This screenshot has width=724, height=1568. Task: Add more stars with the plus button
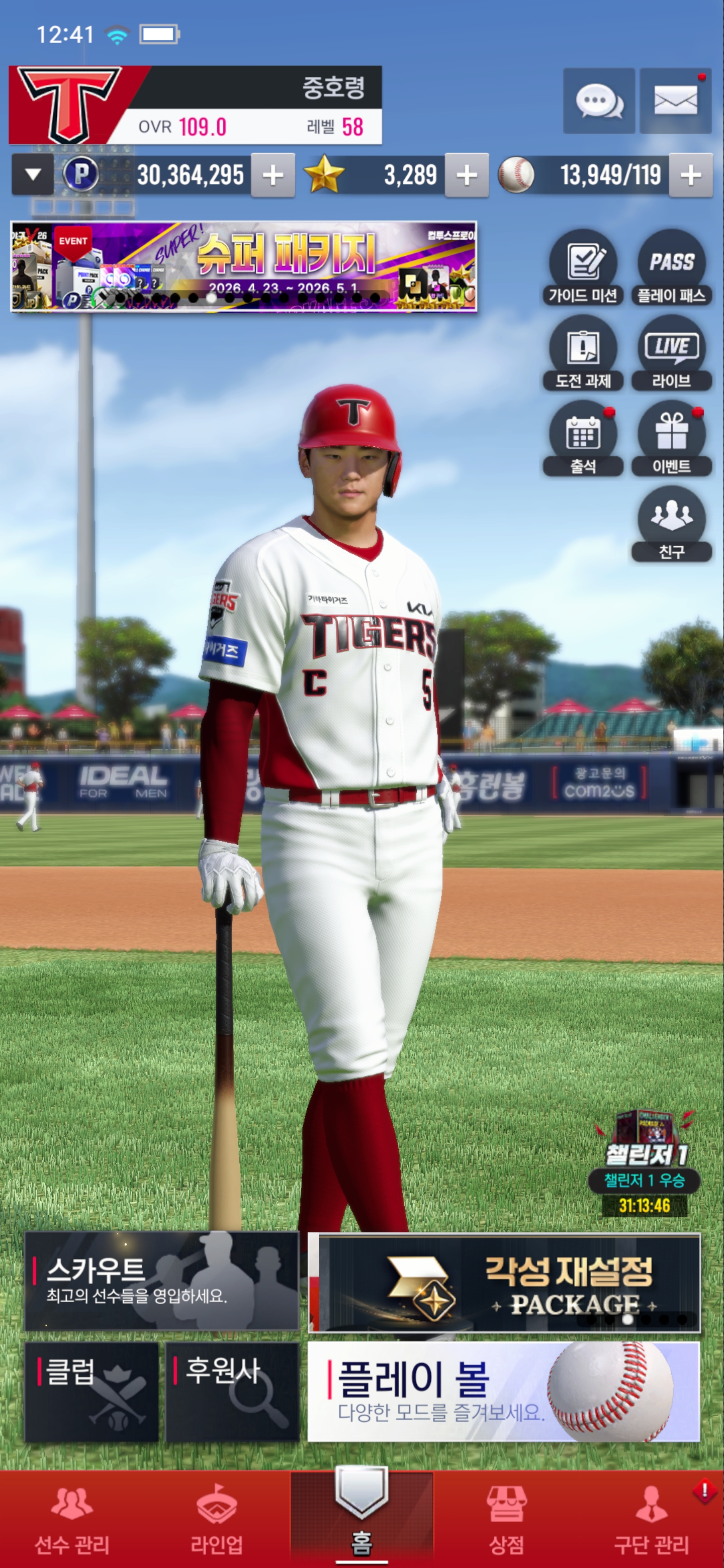click(x=467, y=175)
